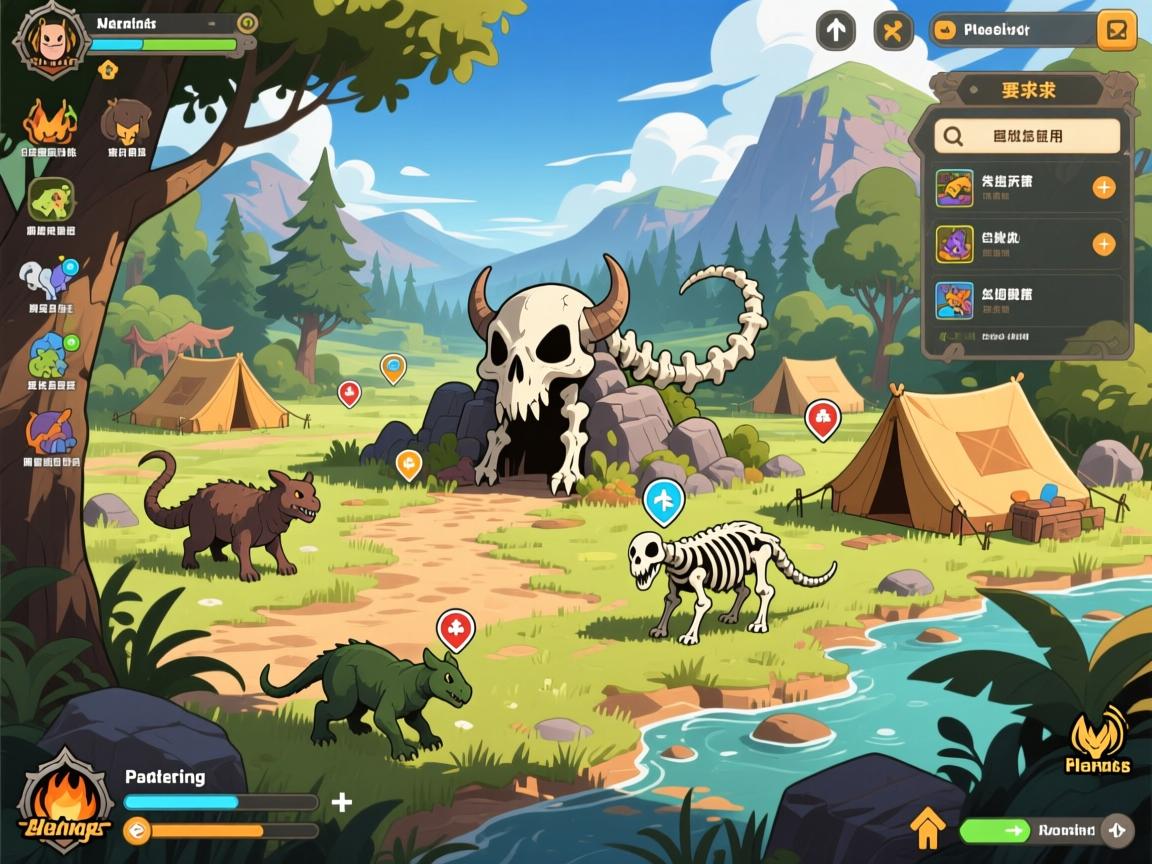Open the white creature icon with blue orb
Viewport: 1152px width, 864px height.
click(49, 280)
